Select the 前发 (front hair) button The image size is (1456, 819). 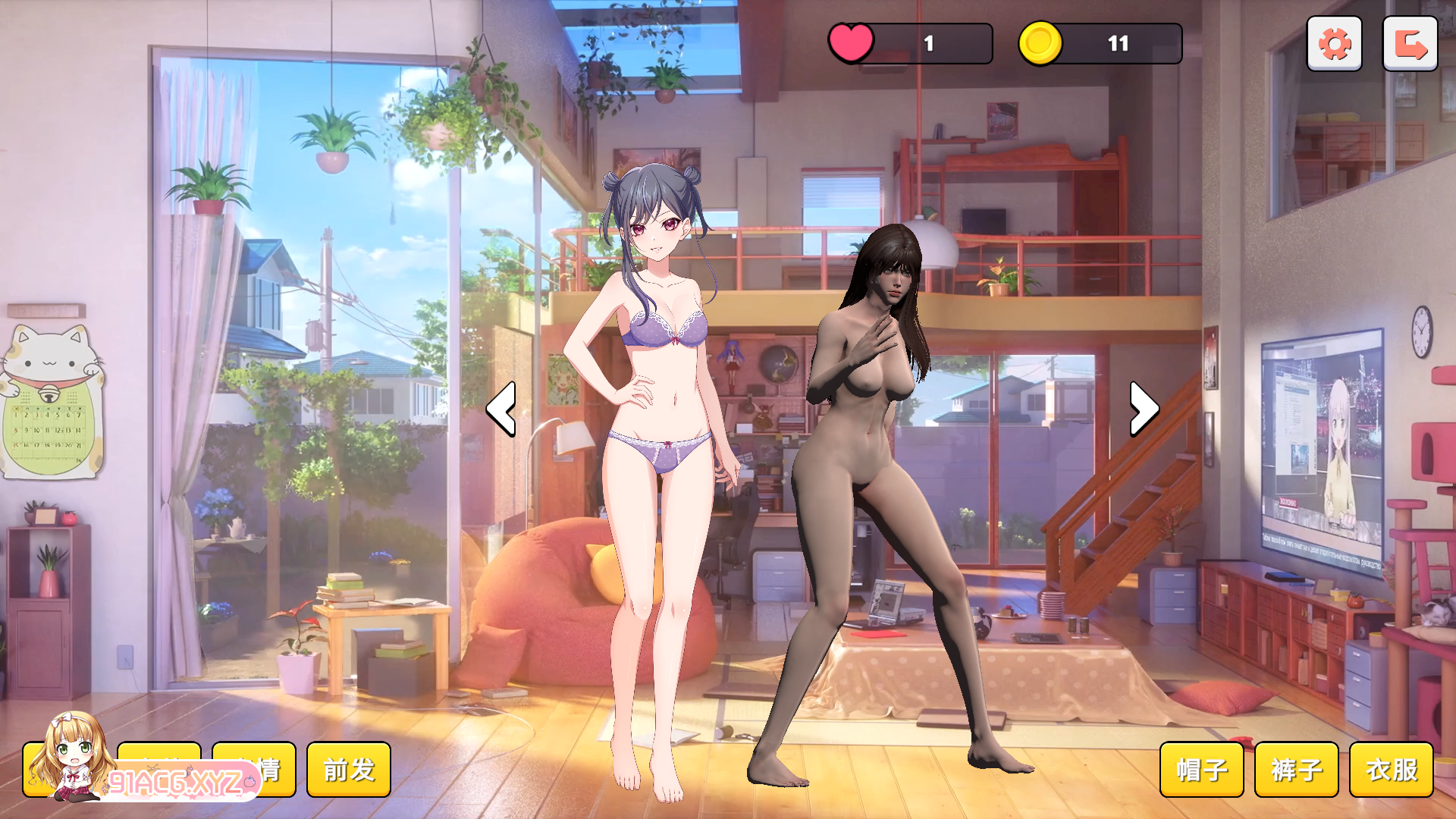(349, 770)
